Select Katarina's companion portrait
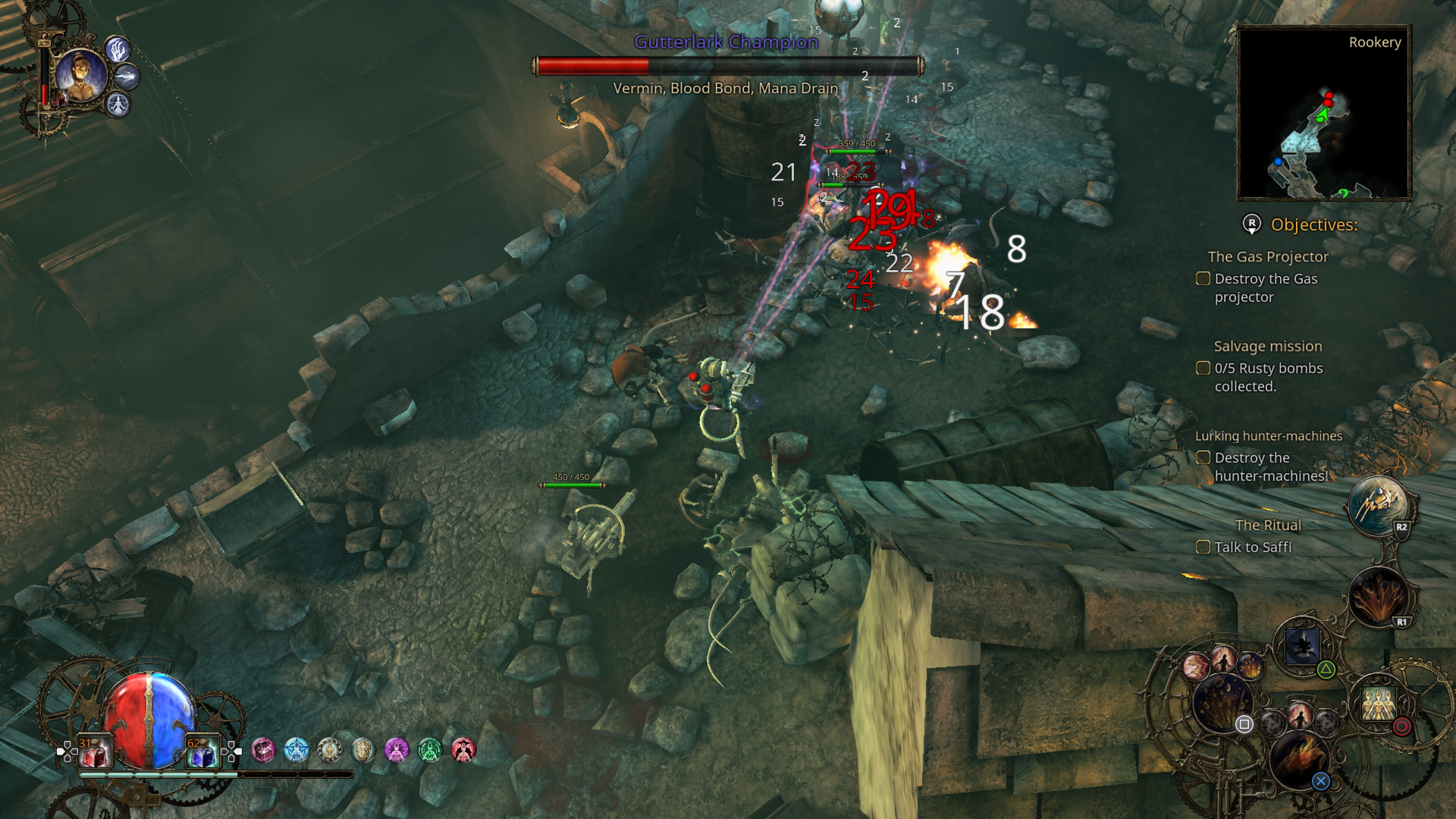 tap(81, 74)
